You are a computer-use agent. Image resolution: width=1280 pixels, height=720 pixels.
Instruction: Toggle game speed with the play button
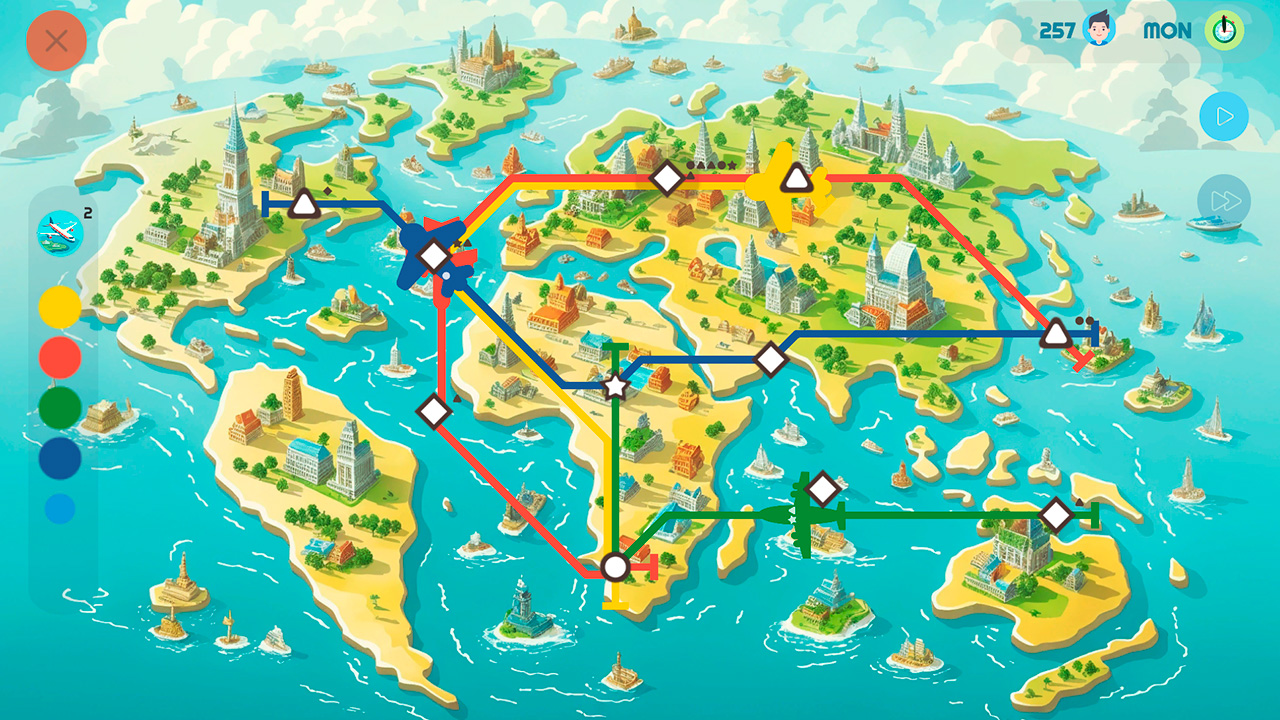1224,116
